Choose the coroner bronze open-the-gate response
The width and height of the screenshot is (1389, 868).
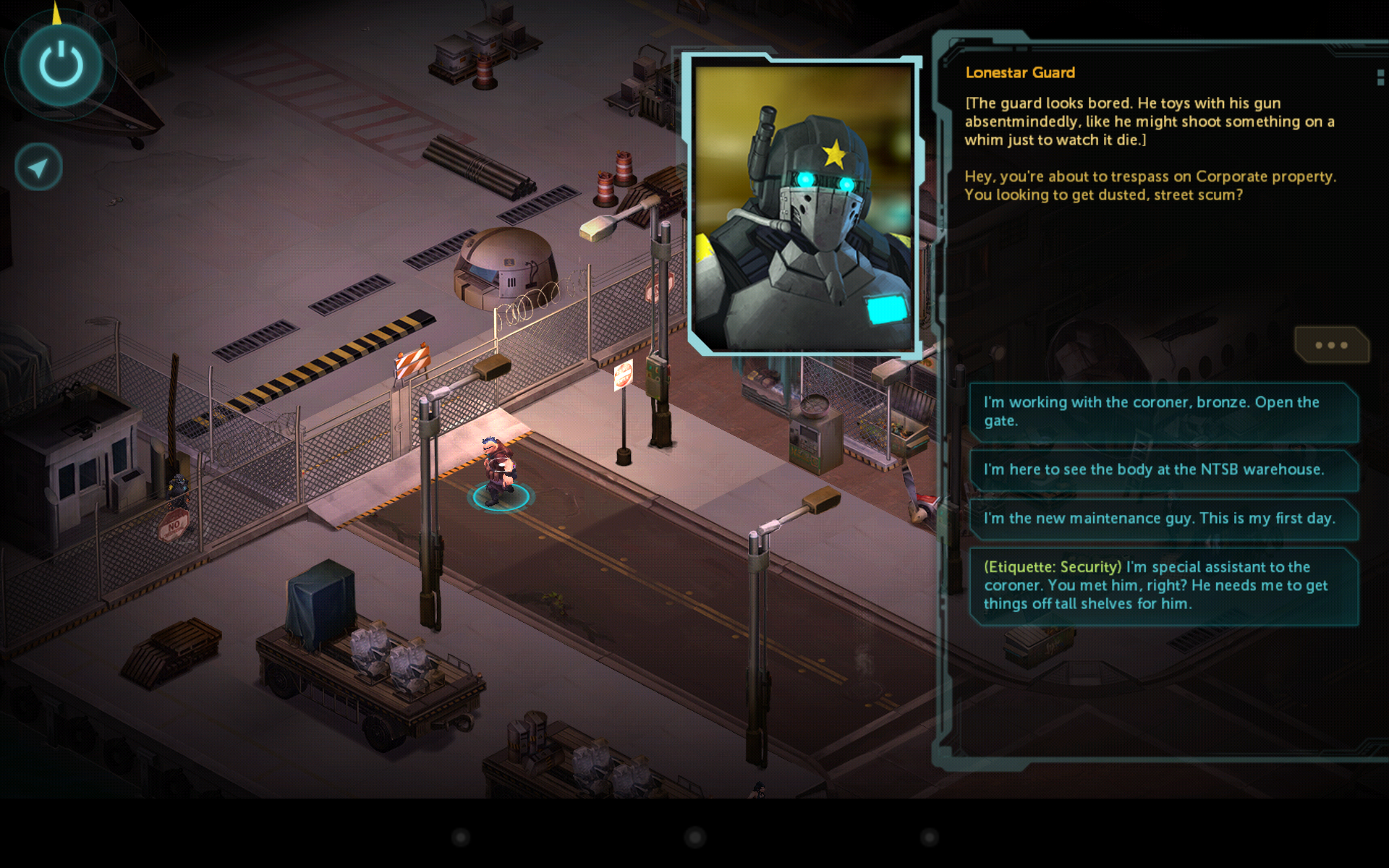[x=1163, y=412]
